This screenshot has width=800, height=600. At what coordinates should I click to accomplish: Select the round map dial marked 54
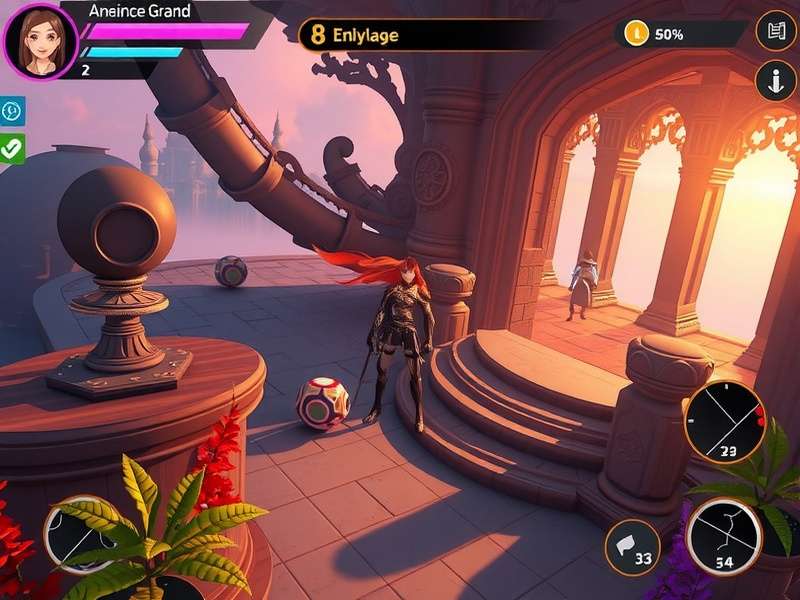click(724, 537)
